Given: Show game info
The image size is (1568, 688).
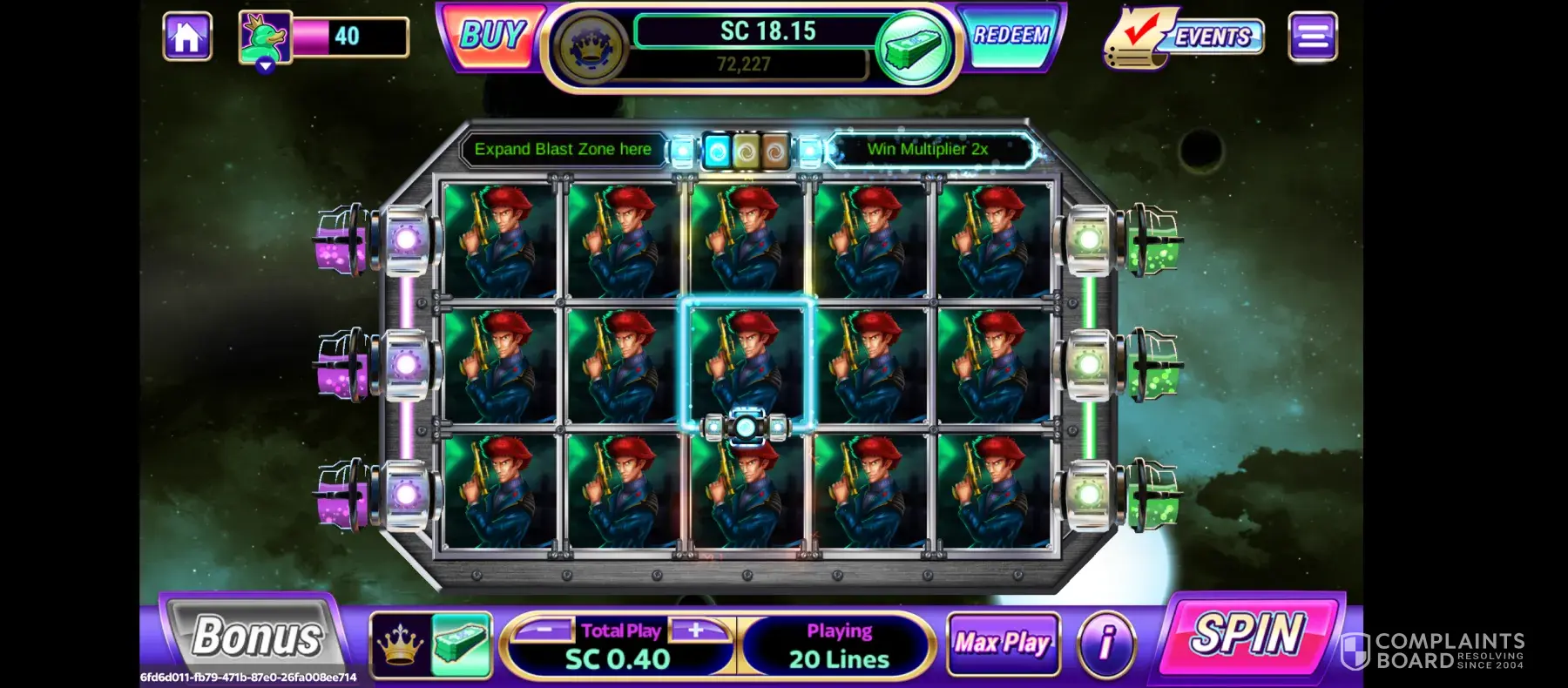Looking at the screenshot, I should (x=1106, y=644).
